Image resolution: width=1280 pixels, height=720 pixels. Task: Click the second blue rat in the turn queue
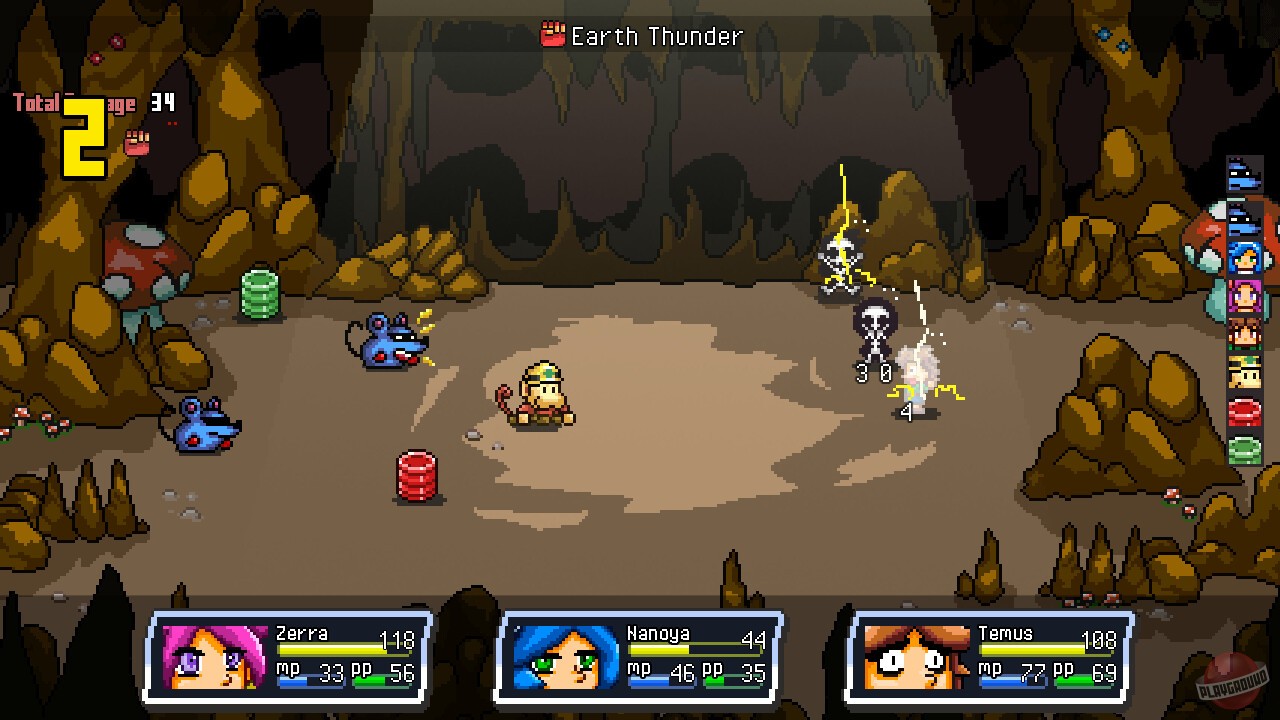(x=1244, y=217)
